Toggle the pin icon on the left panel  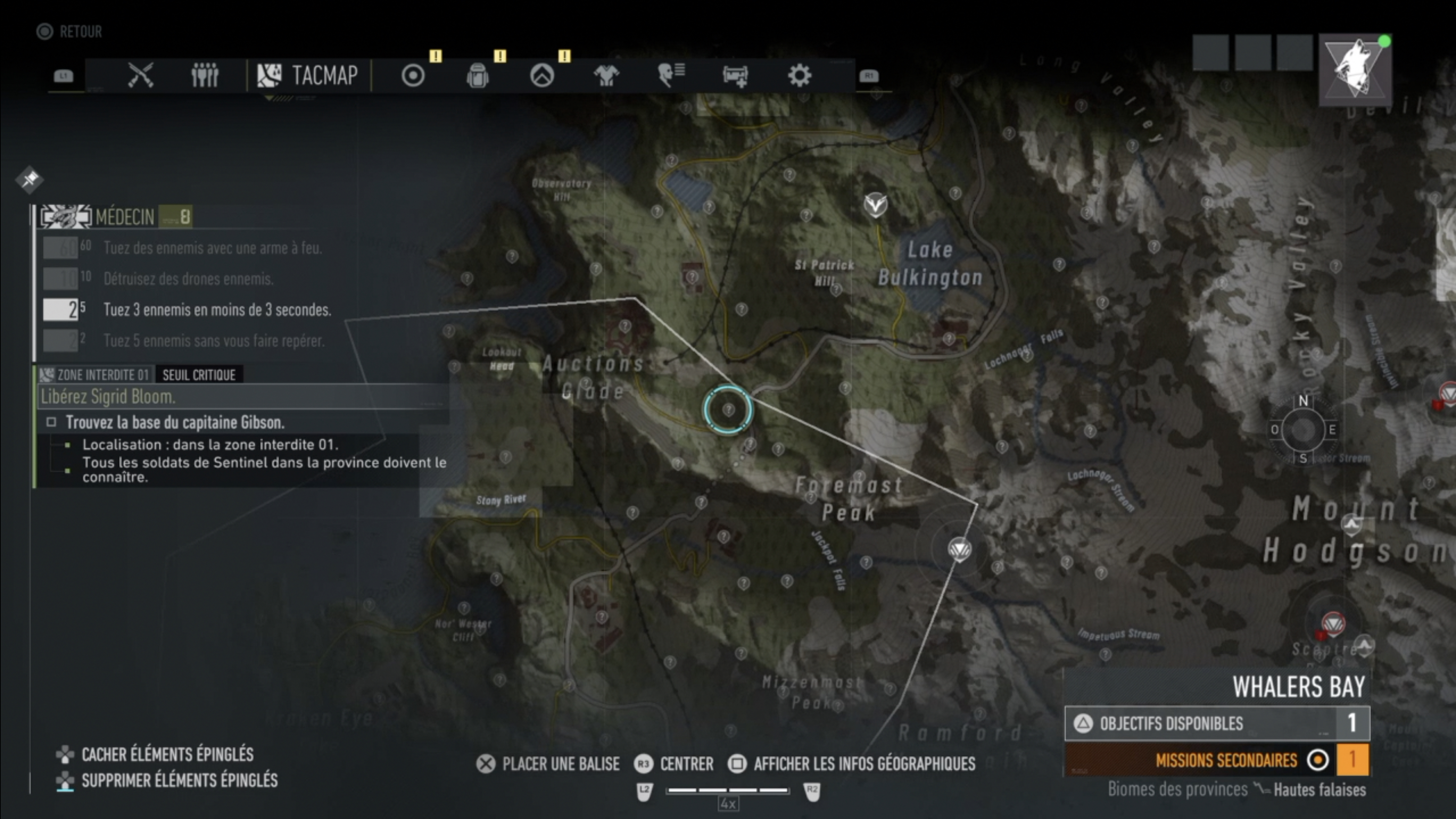click(30, 179)
